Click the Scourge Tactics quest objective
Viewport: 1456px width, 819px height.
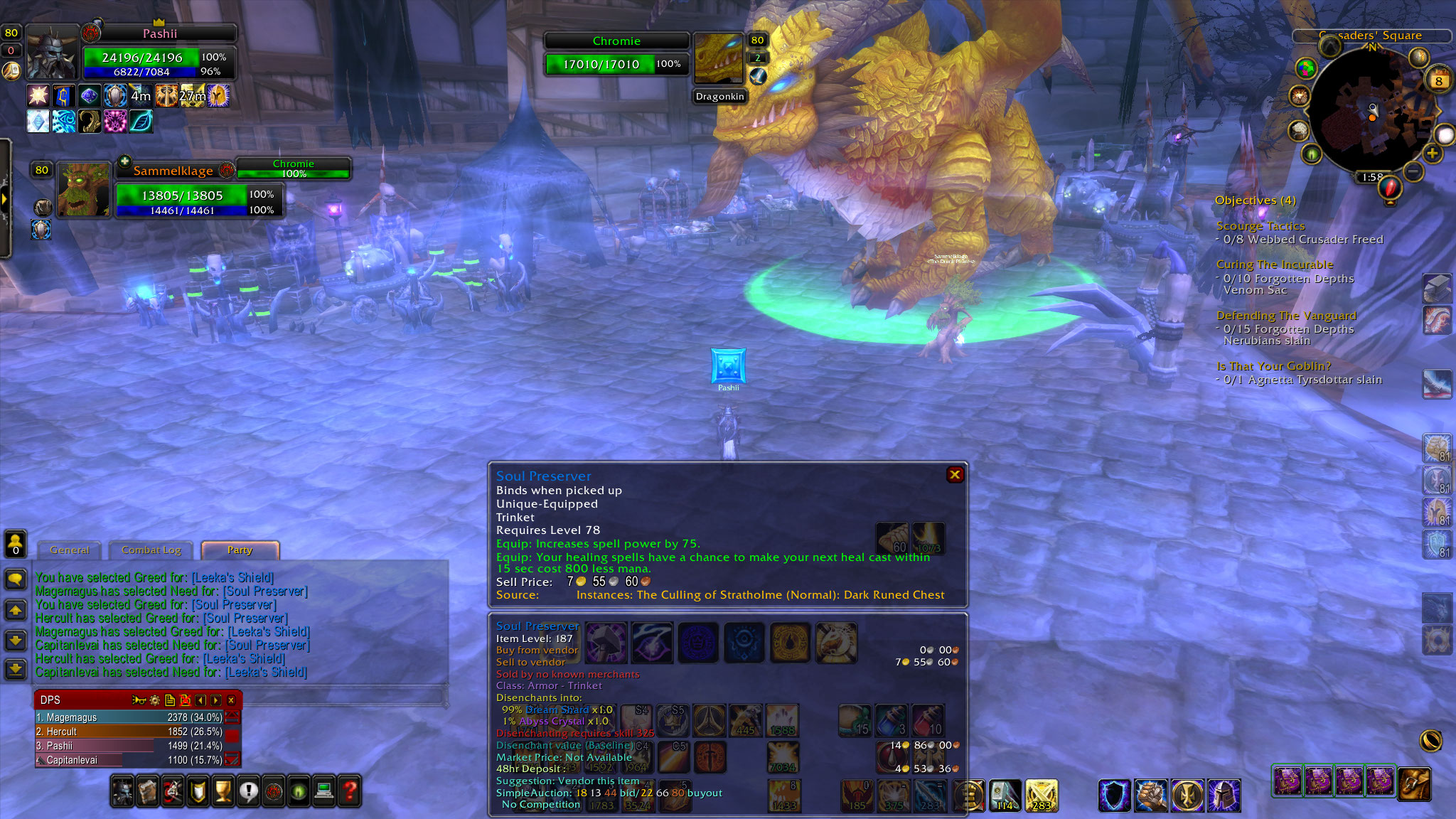1260,226
